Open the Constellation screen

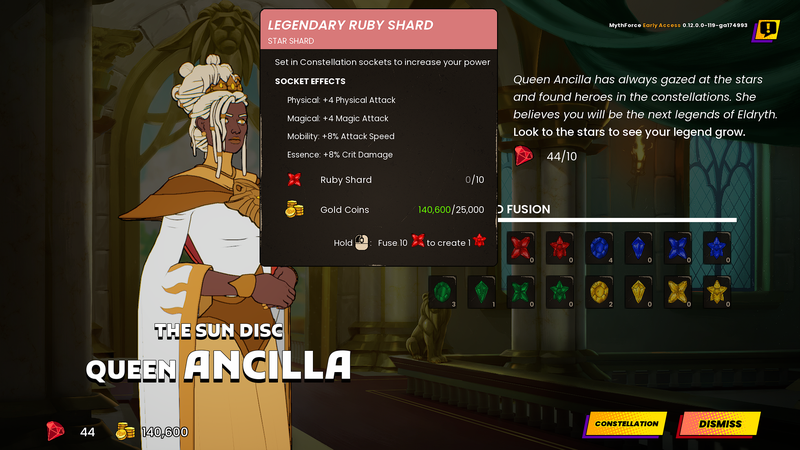626,424
